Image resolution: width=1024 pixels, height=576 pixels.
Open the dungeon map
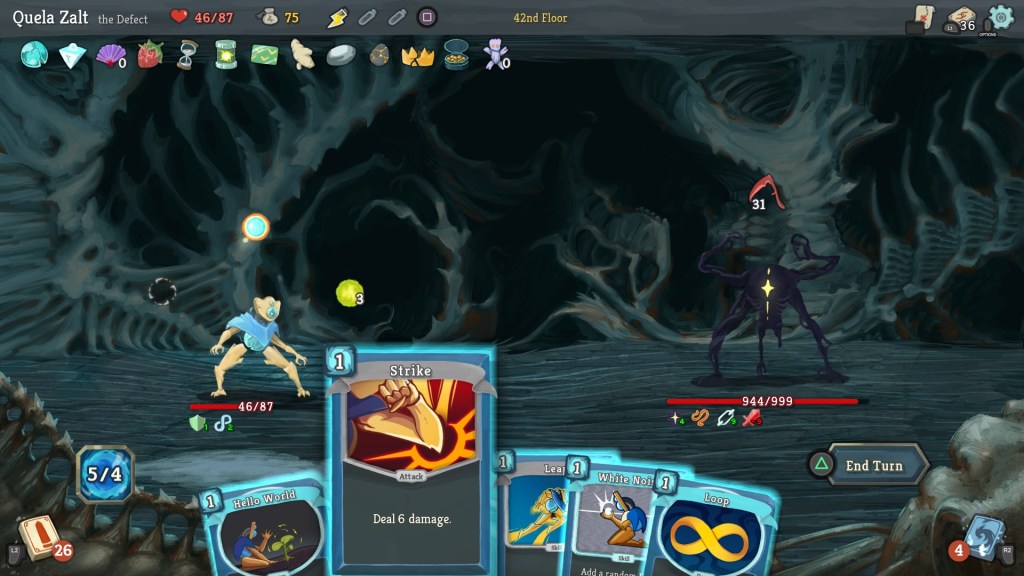pyautogui.click(x=923, y=17)
